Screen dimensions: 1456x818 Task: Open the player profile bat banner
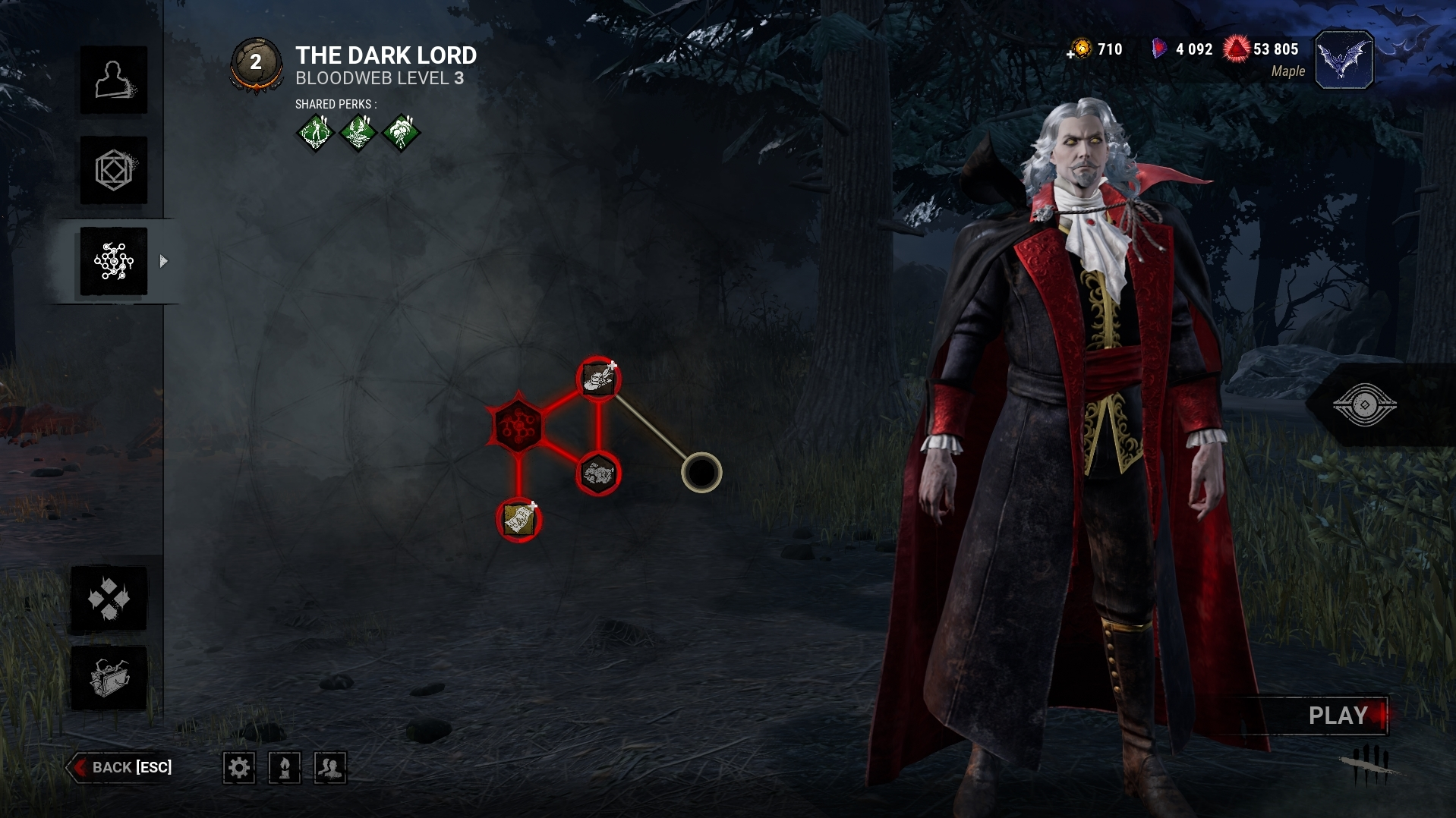[x=1344, y=60]
